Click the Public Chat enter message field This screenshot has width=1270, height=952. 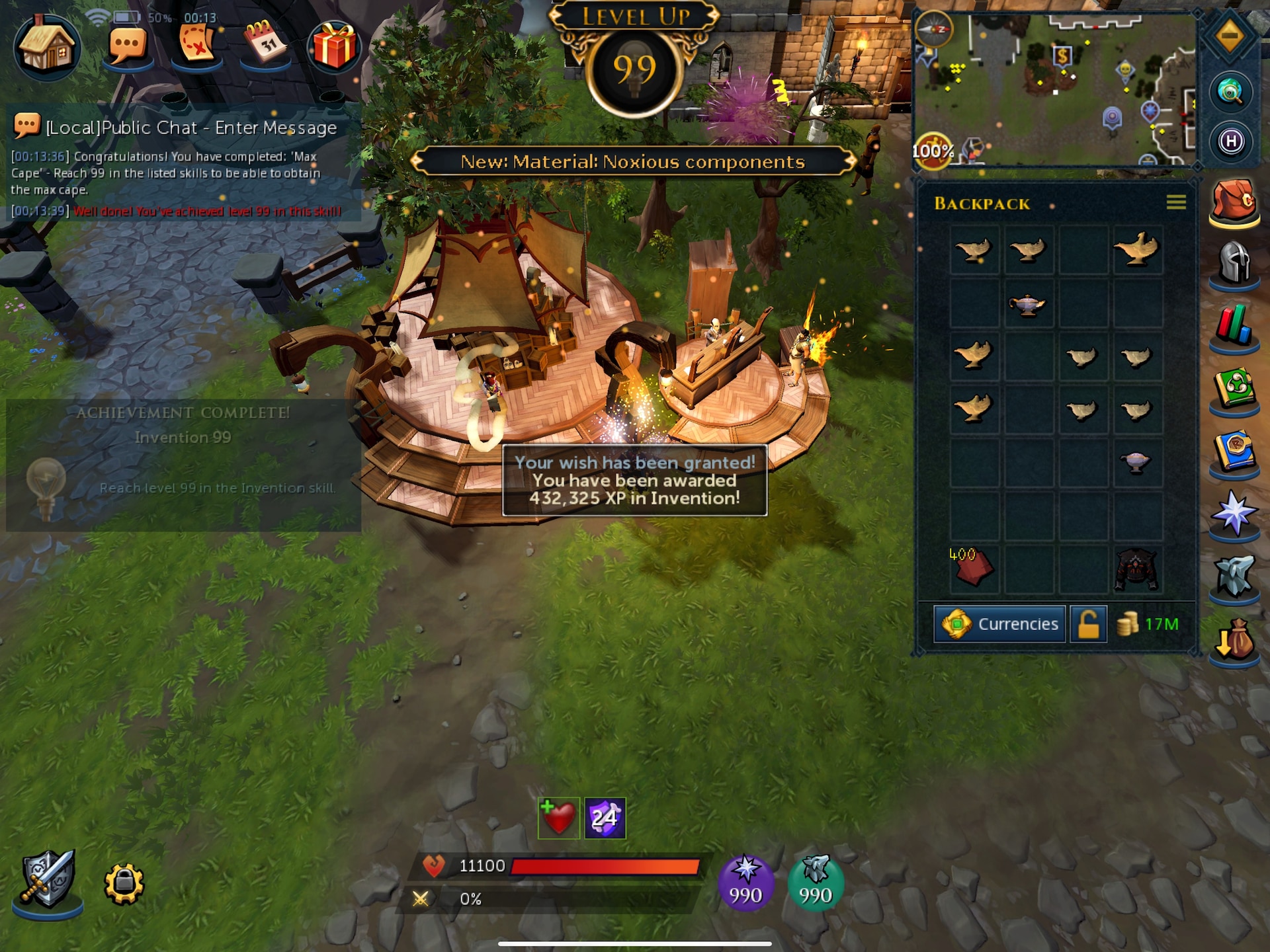tap(192, 128)
